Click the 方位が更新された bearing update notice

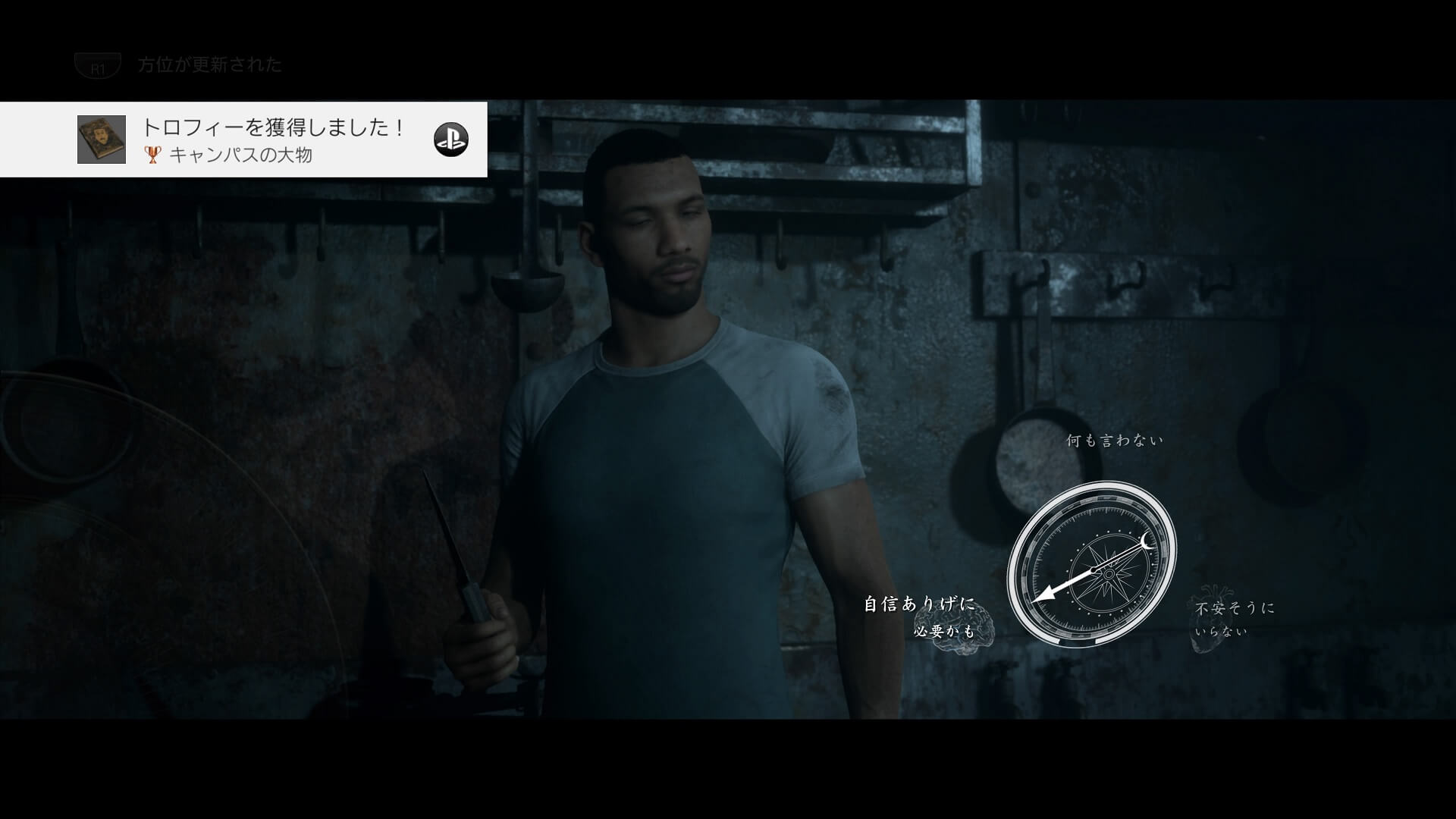[x=209, y=65]
